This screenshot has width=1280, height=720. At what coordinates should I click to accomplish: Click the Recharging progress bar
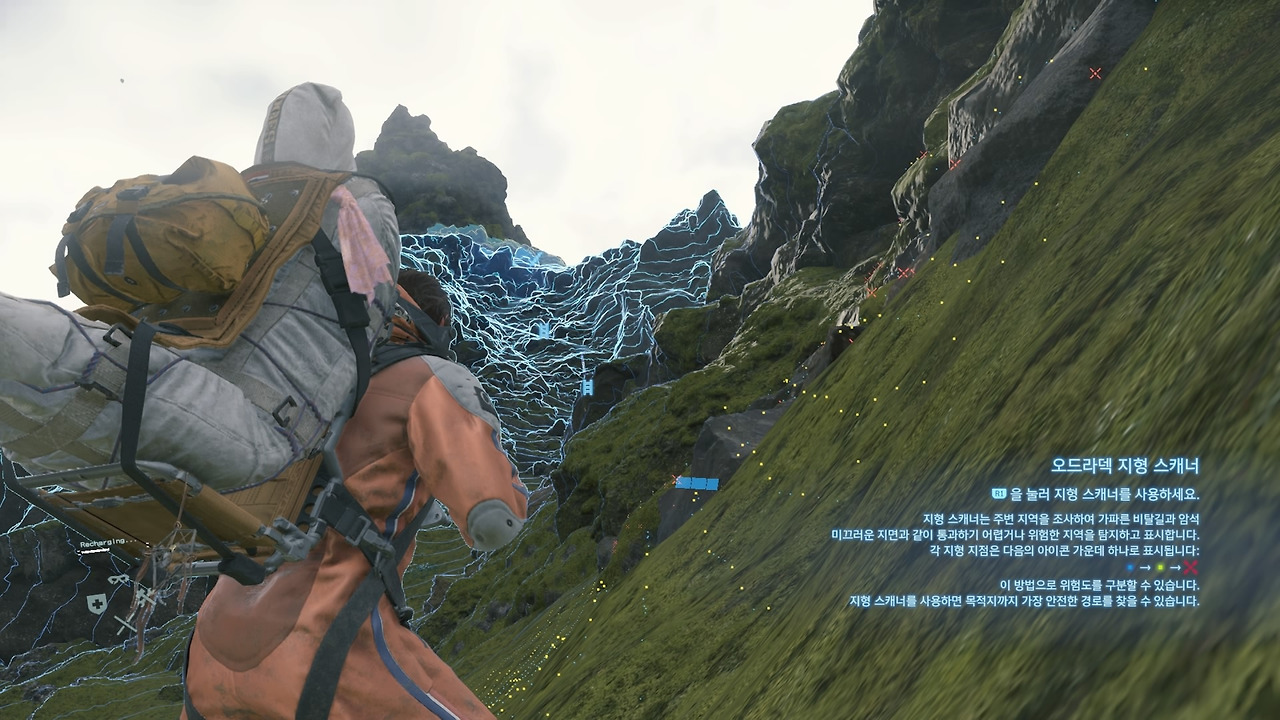tap(93, 552)
